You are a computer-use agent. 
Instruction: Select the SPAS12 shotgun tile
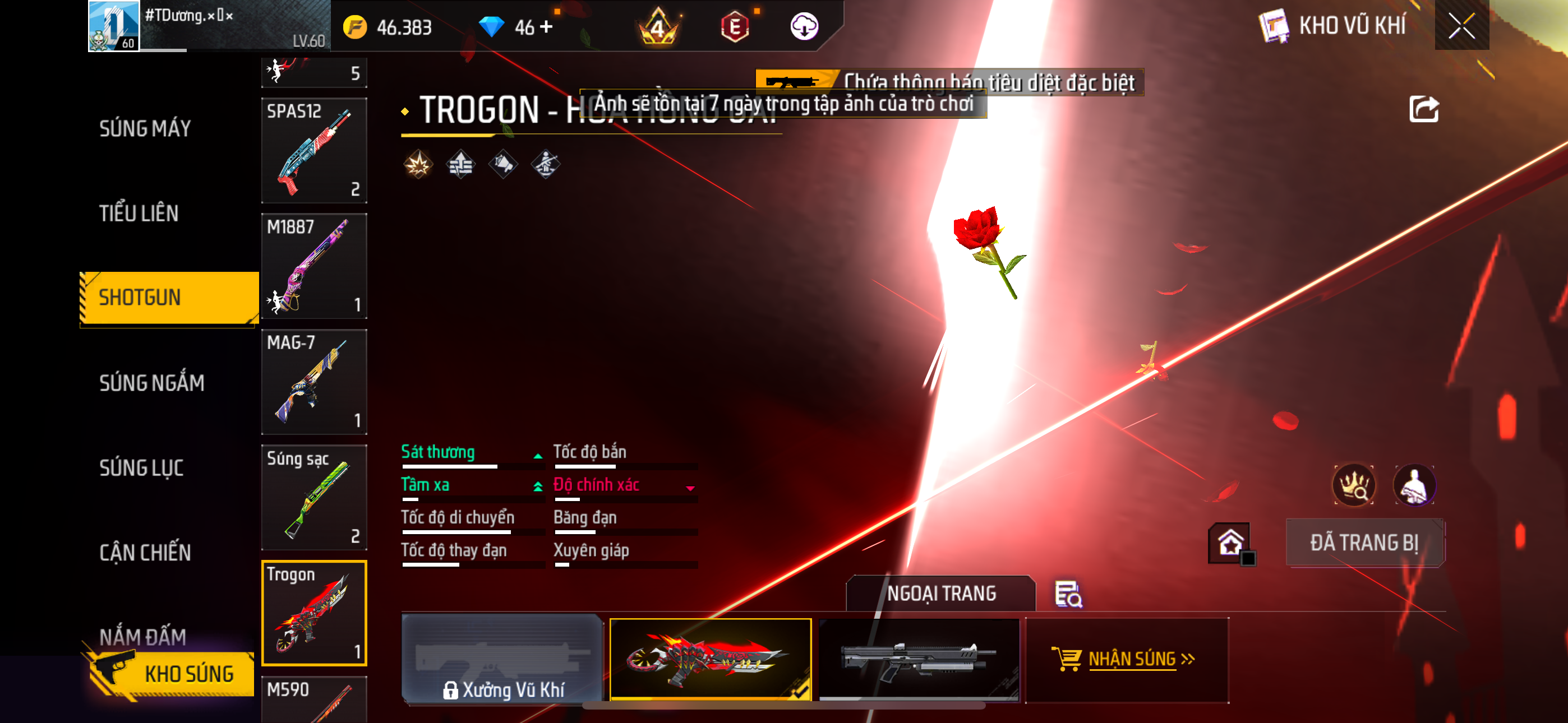coord(313,150)
